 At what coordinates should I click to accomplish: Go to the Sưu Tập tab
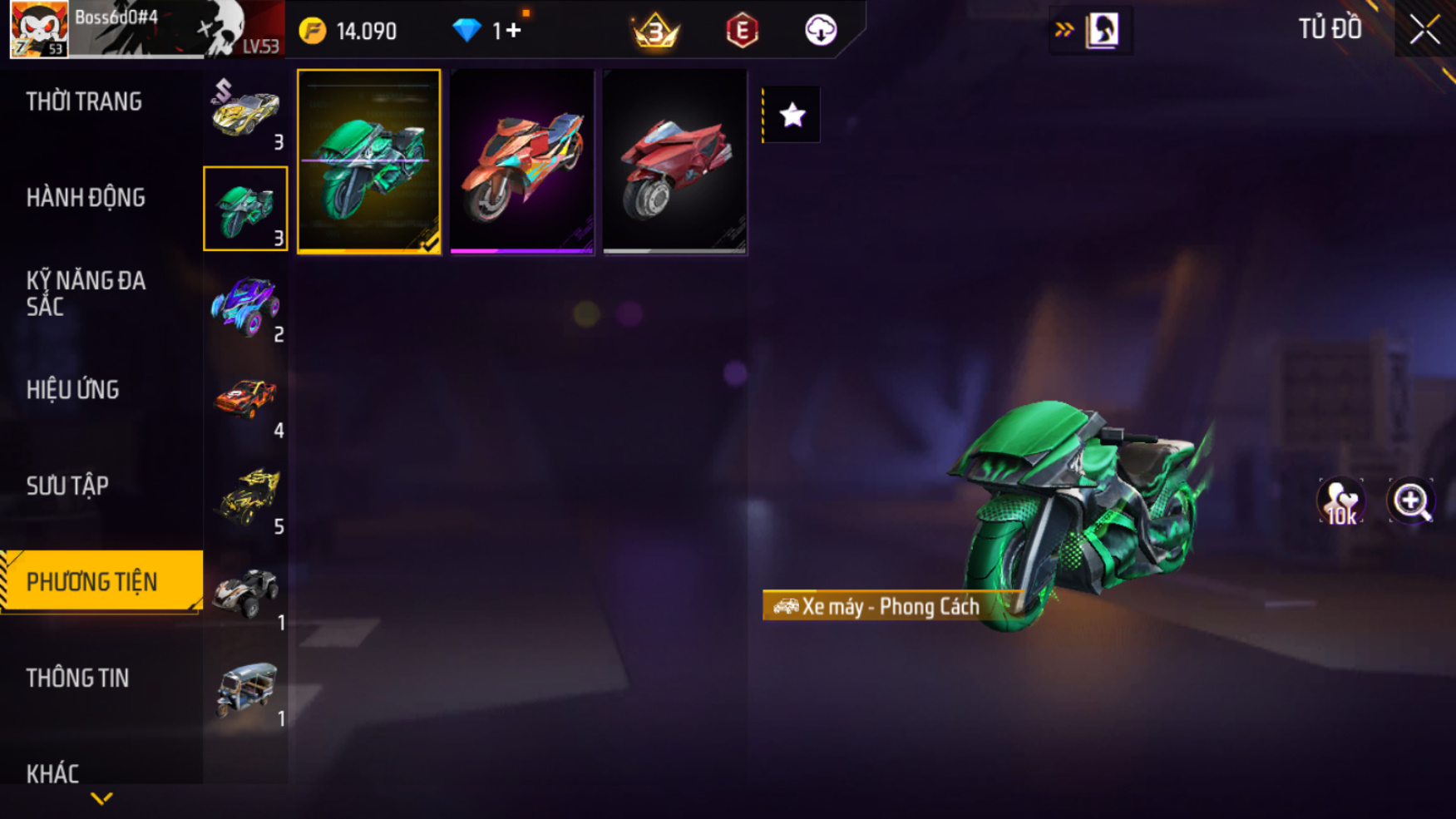[x=67, y=486]
